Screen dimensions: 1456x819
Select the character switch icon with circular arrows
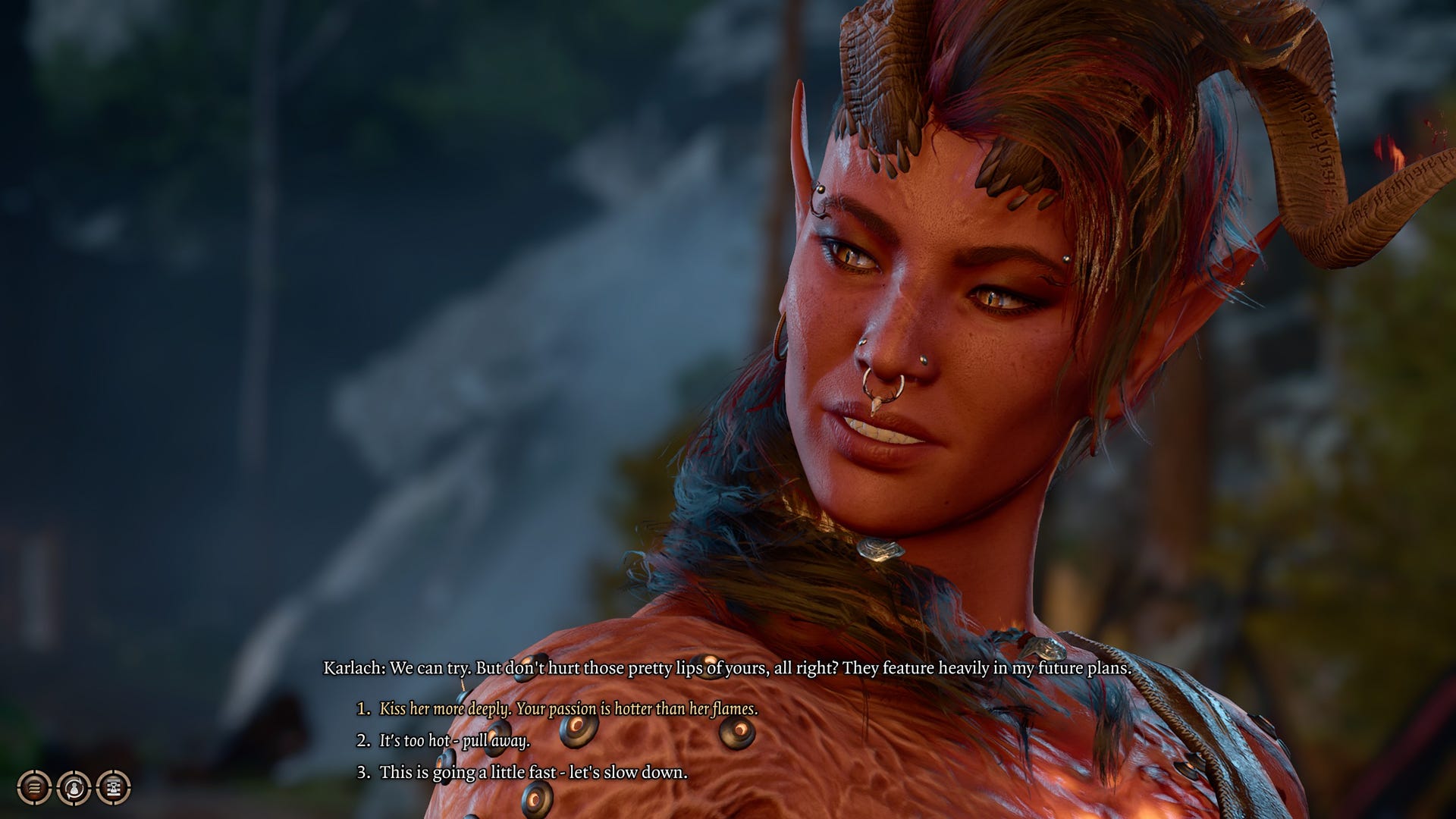click(75, 788)
